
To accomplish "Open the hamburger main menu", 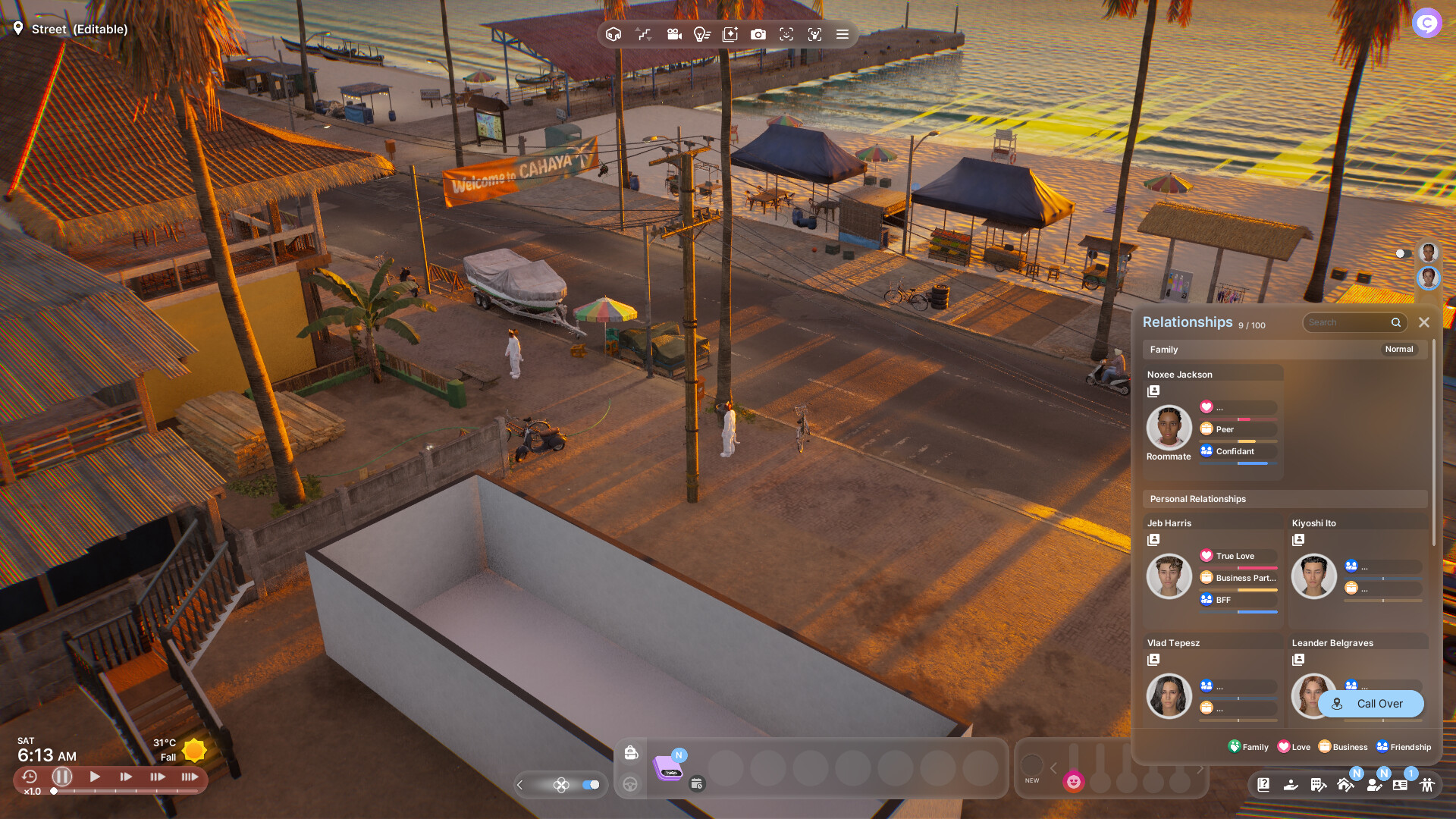I will (x=842, y=34).
